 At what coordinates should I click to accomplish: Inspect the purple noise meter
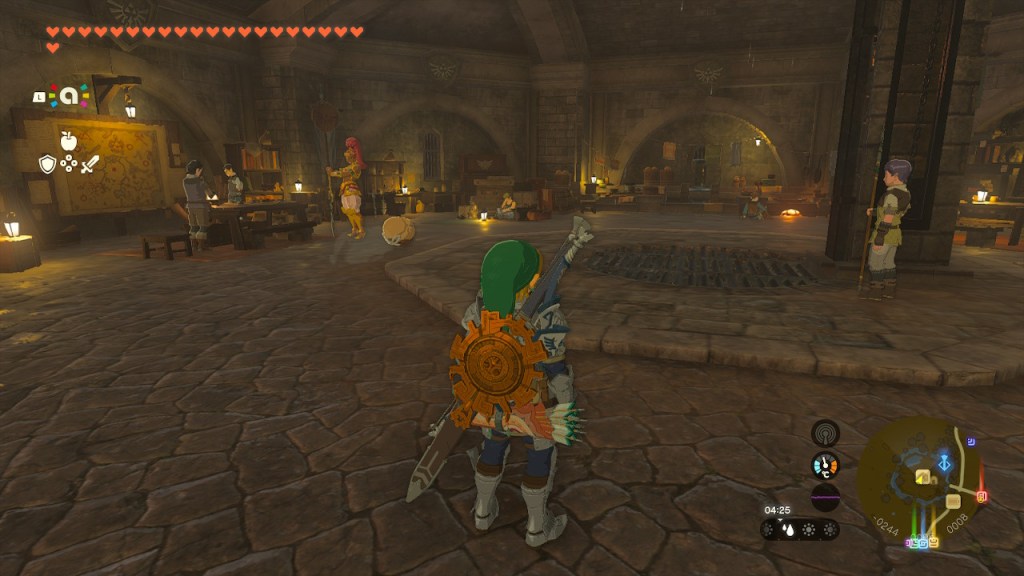click(825, 497)
